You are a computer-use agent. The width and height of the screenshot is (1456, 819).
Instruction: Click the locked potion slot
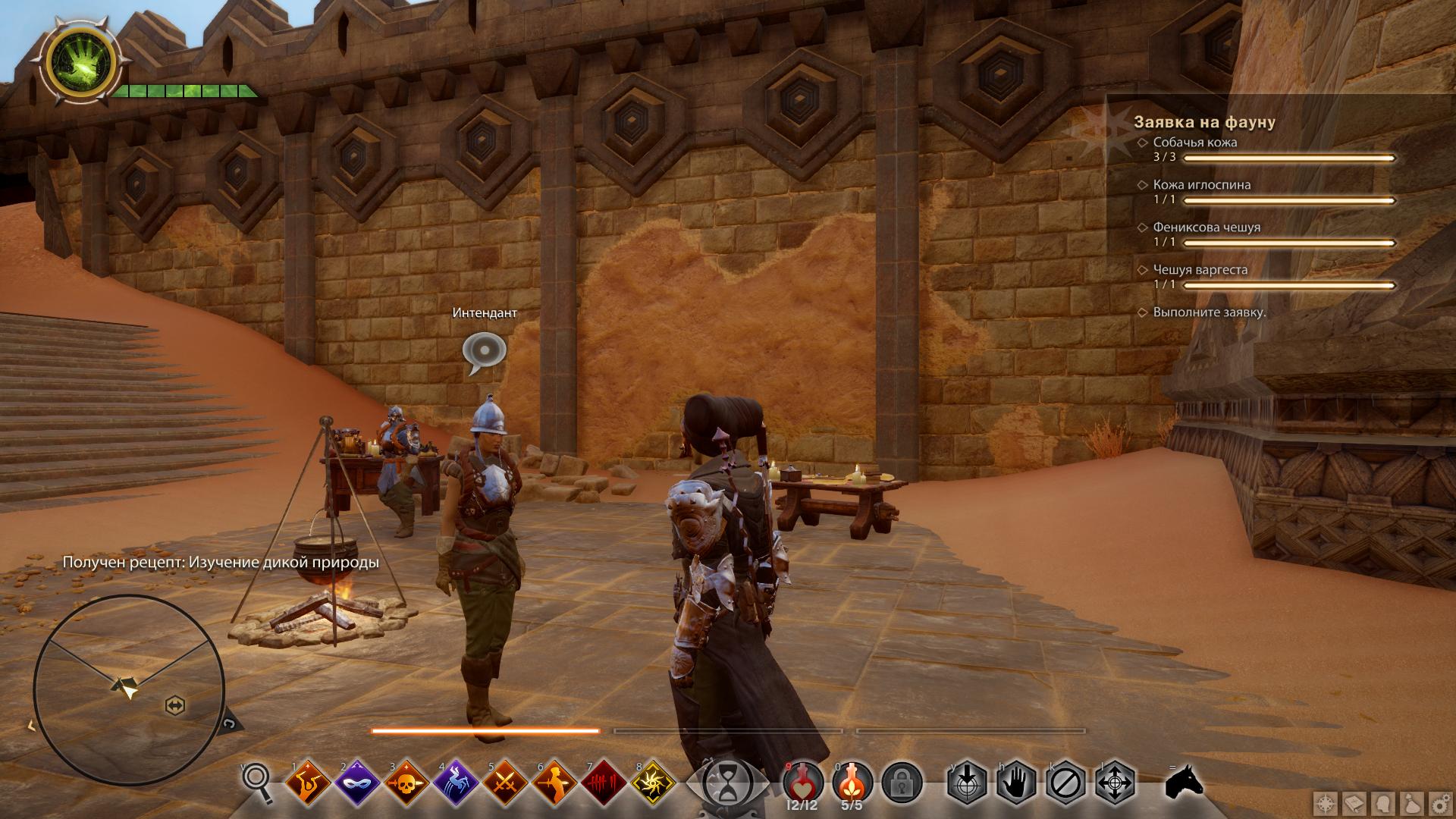(x=902, y=783)
